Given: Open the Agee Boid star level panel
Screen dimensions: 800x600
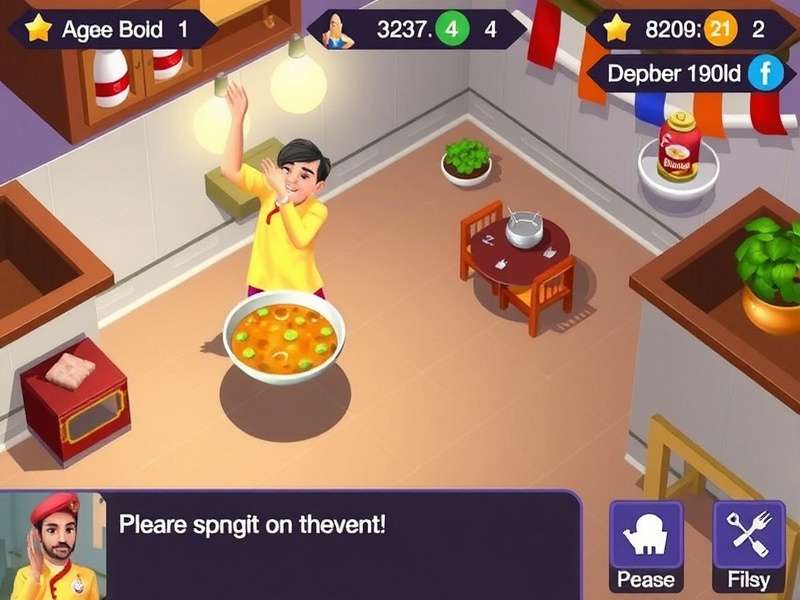Looking at the screenshot, I should tap(112, 29).
